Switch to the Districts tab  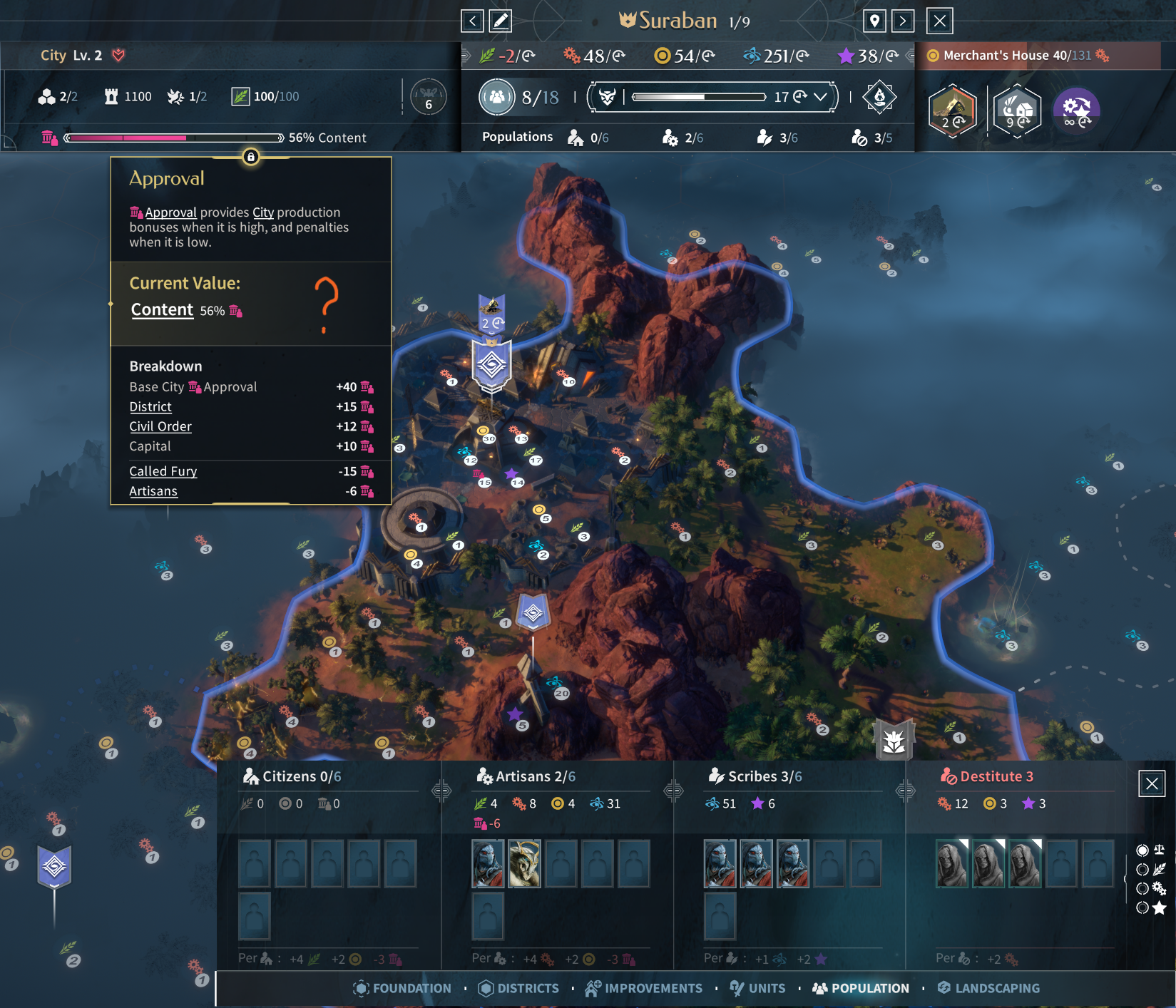coord(519,989)
